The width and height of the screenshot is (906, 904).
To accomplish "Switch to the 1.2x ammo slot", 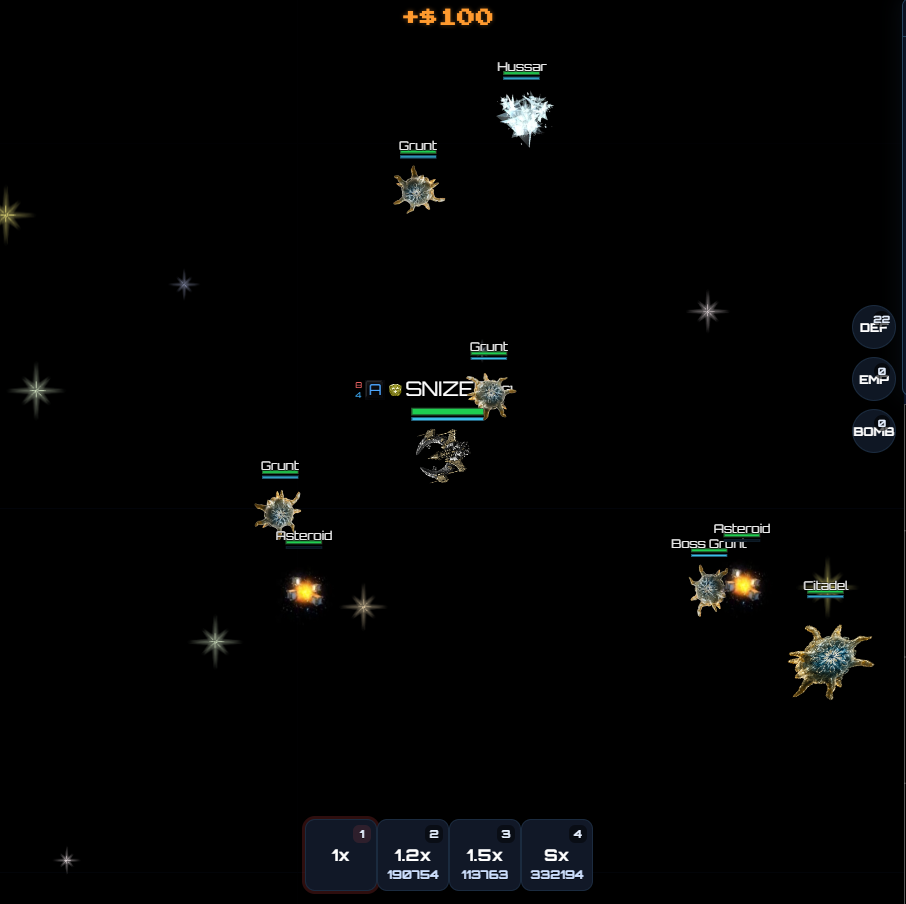I will point(413,855).
